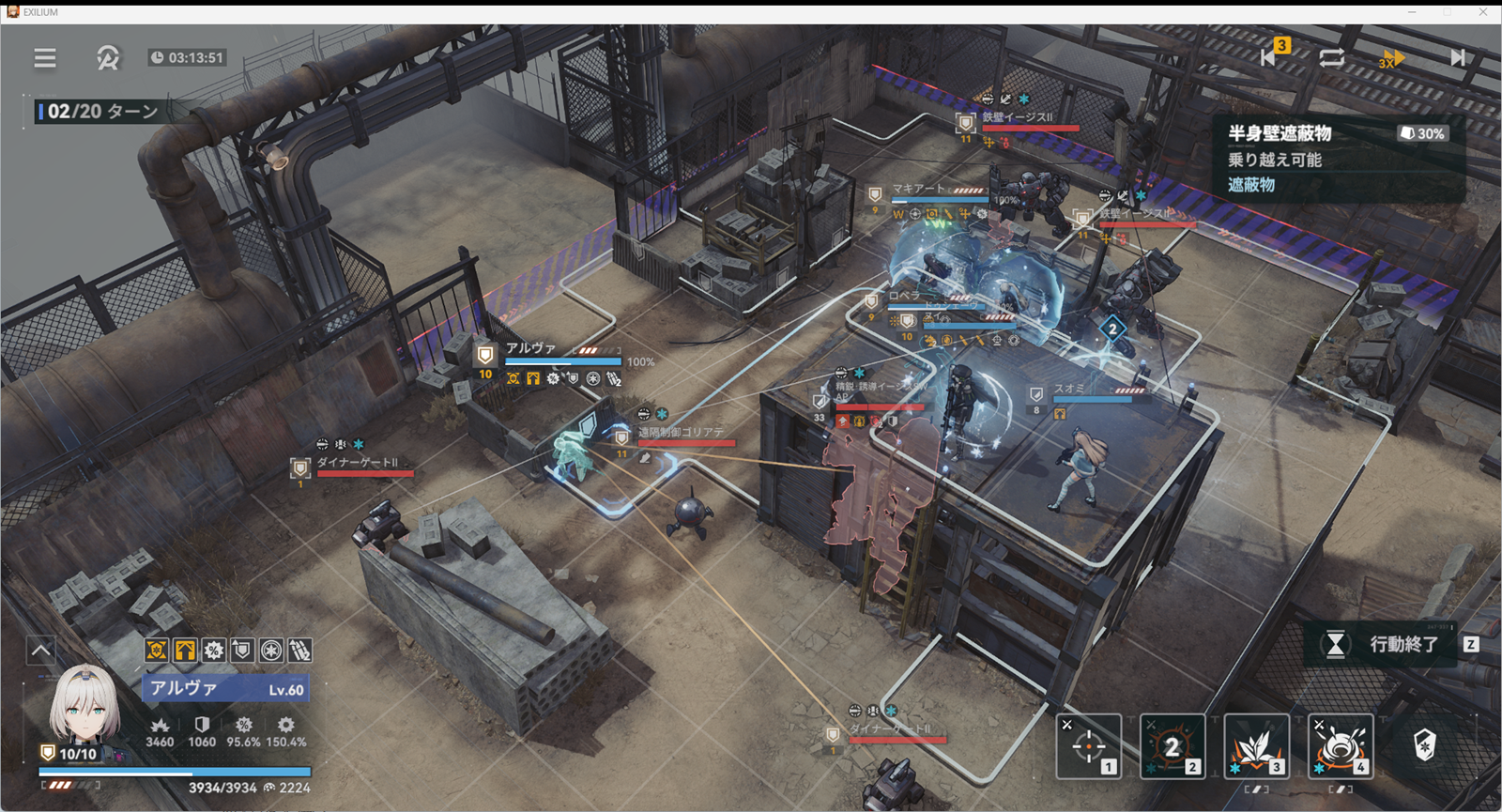The width and height of the screenshot is (1502, 812).
Task: Activate the ice crystal shard skill
Action: pos(1256,746)
